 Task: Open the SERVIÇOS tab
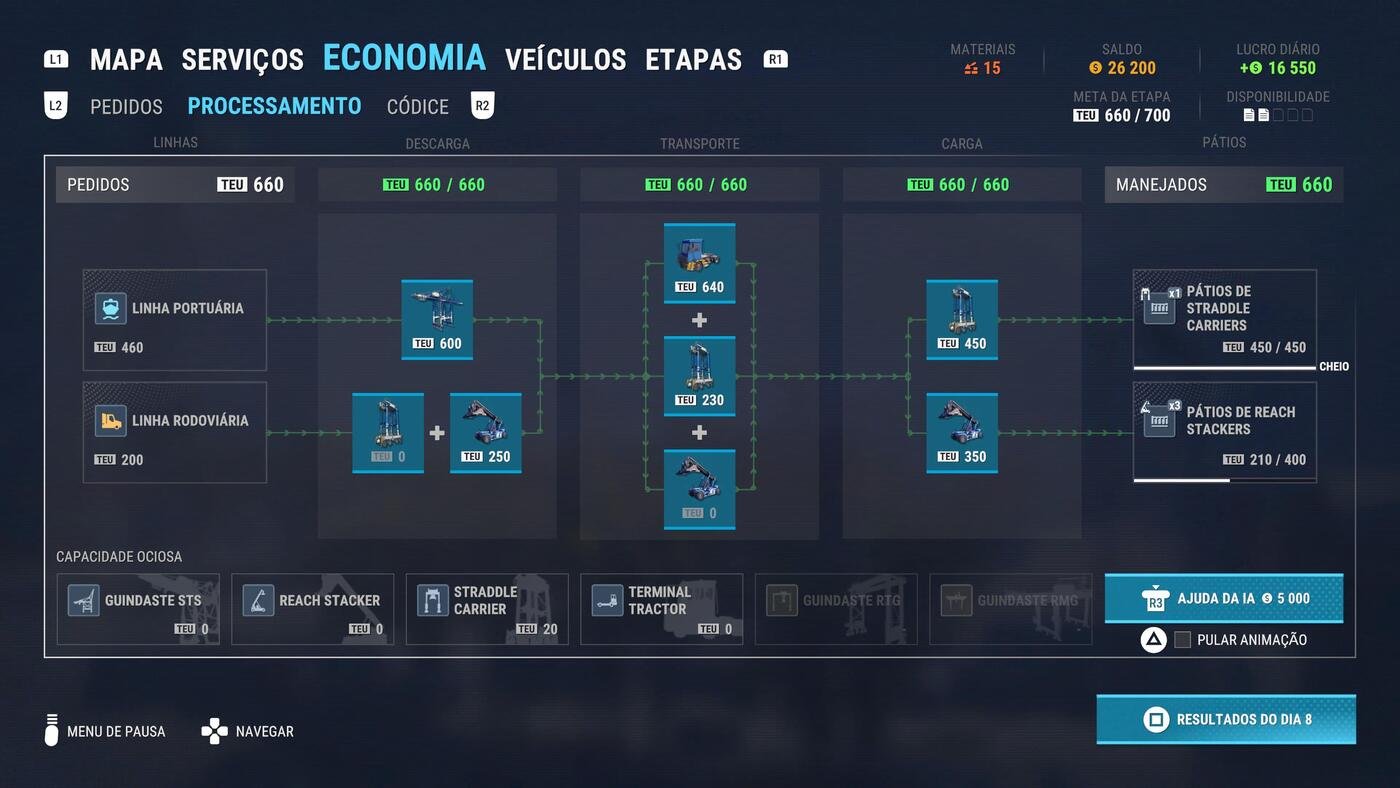[x=242, y=60]
